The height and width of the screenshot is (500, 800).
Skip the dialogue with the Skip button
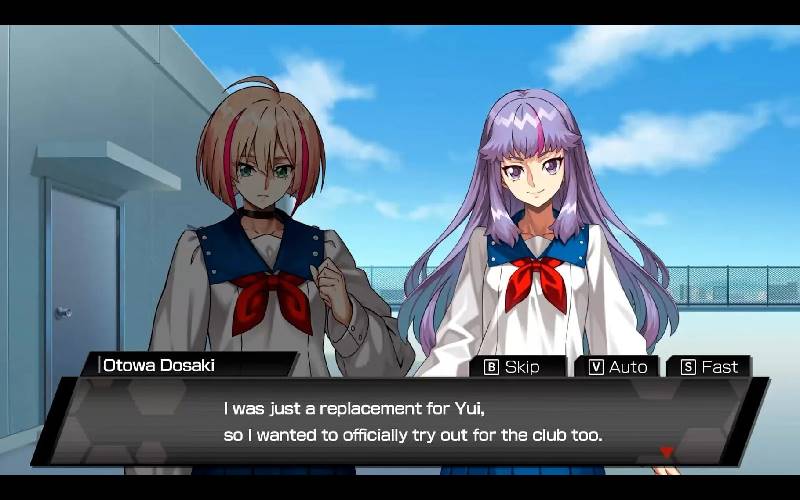point(513,367)
